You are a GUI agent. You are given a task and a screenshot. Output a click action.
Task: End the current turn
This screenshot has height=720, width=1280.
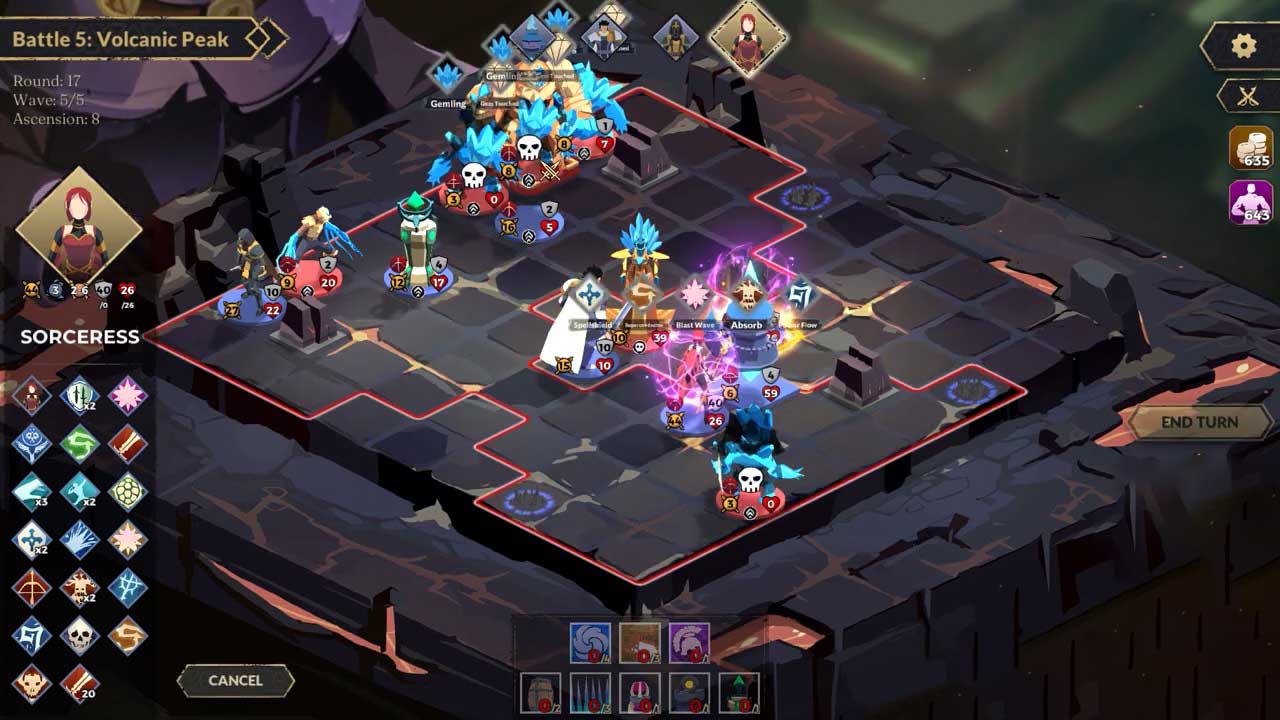pos(1199,422)
